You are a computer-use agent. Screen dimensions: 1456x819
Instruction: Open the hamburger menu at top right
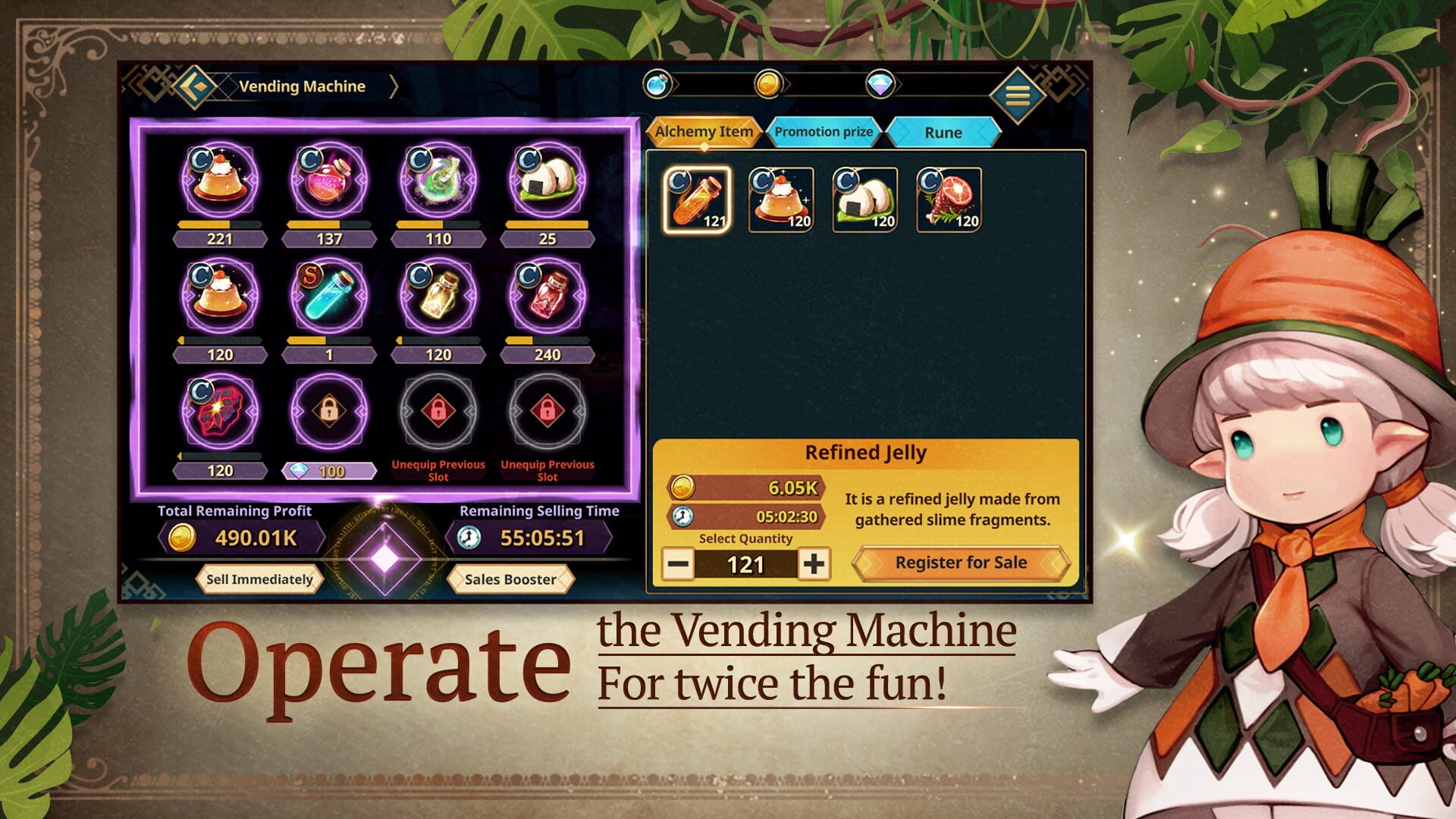tap(1017, 96)
